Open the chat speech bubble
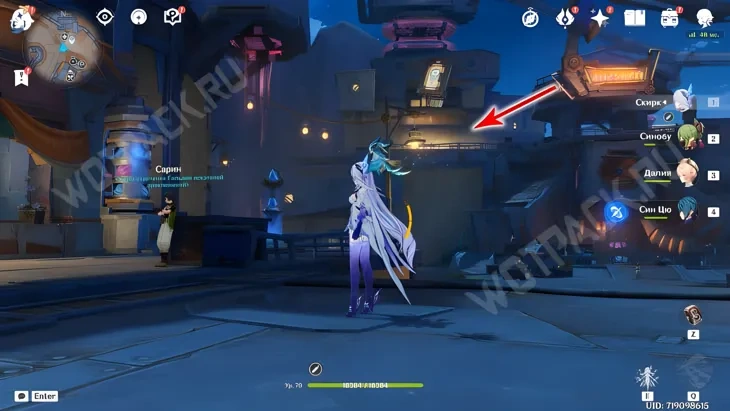The width and height of the screenshot is (730, 411). click(x=21, y=396)
